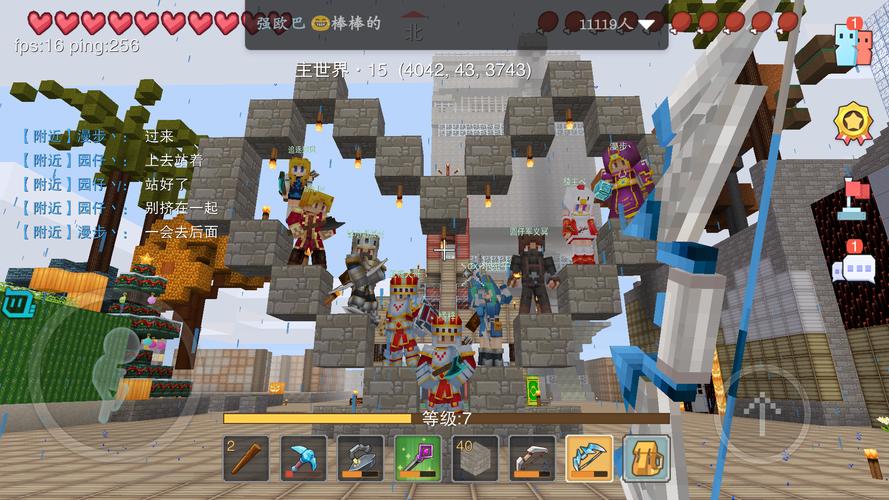Tap the red flag waypoint icon
Viewport: 889px width, 500px height.
click(853, 197)
